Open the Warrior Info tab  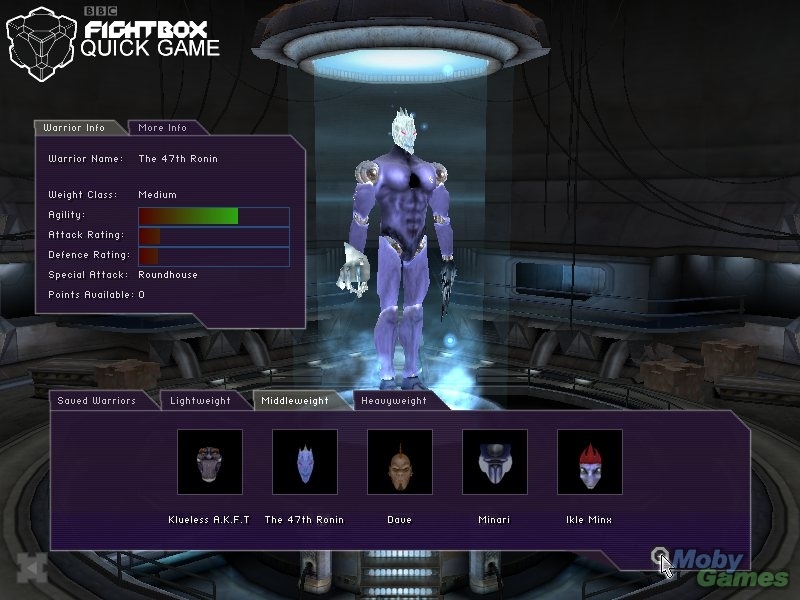pyautogui.click(x=82, y=128)
